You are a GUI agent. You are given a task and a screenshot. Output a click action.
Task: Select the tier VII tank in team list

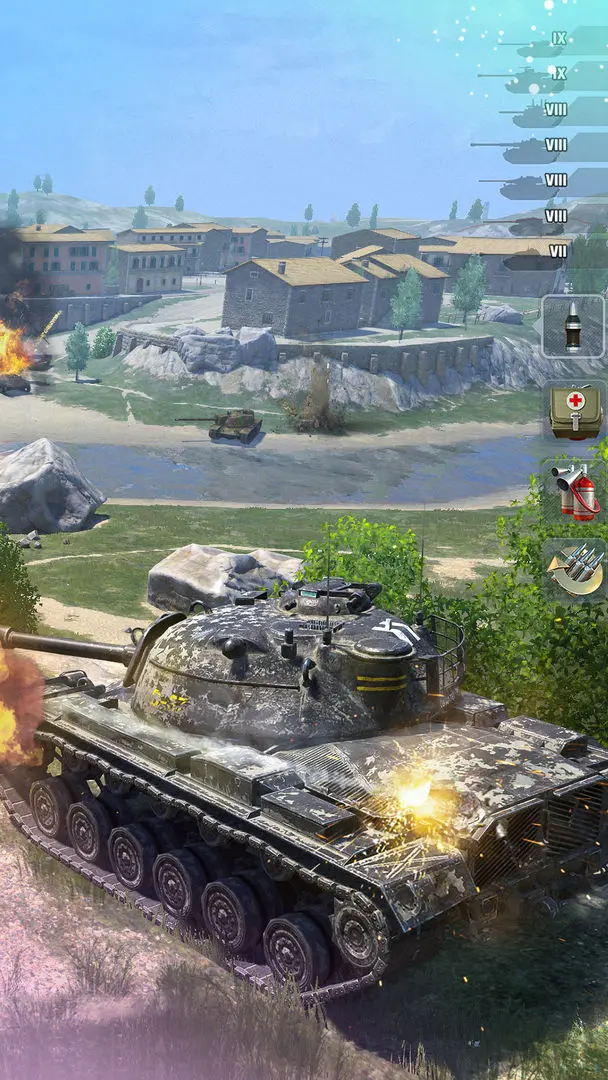(x=540, y=252)
